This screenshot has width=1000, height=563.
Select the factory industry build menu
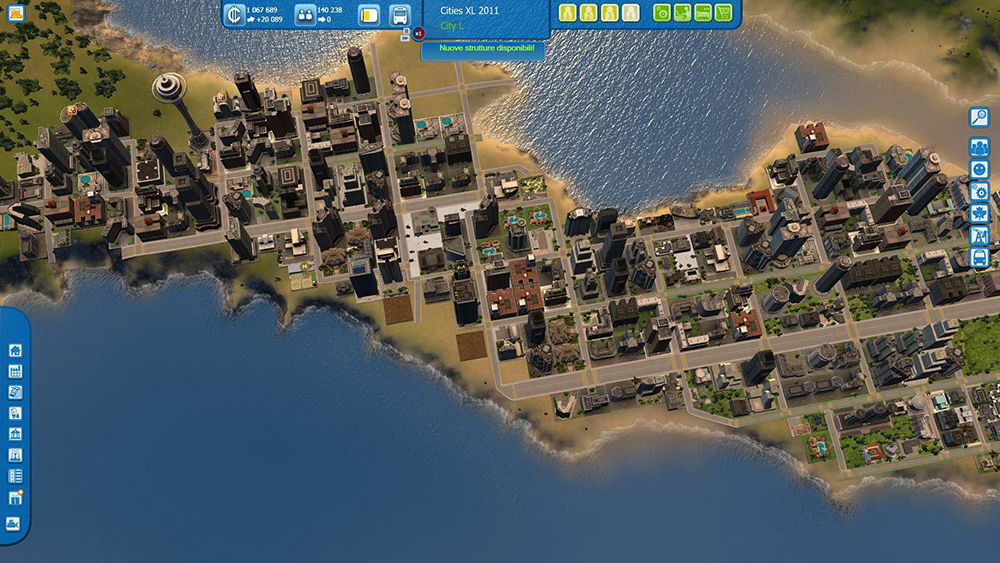click(15, 371)
